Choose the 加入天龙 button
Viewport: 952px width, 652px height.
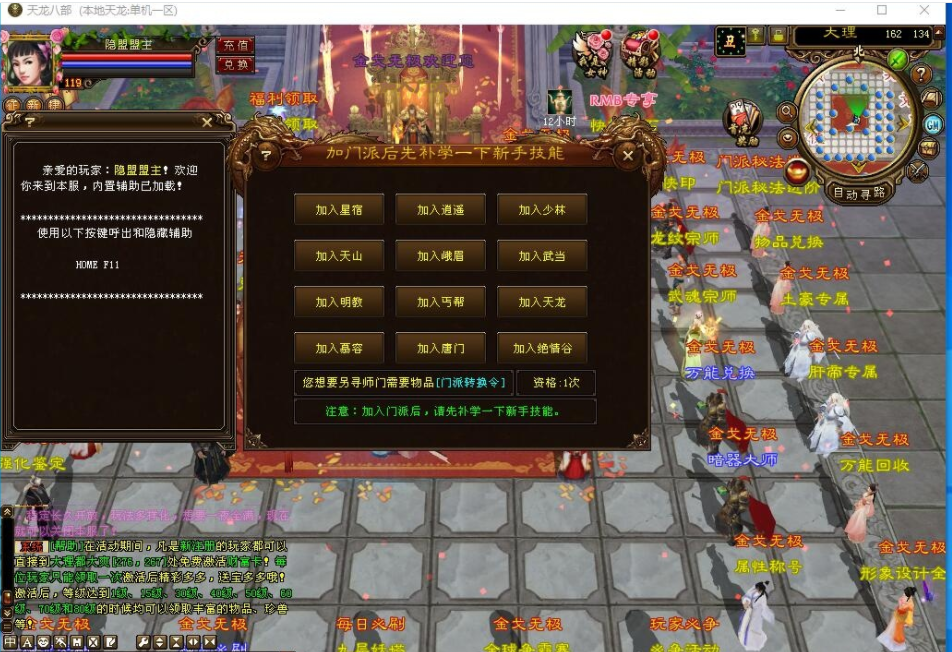tap(542, 302)
